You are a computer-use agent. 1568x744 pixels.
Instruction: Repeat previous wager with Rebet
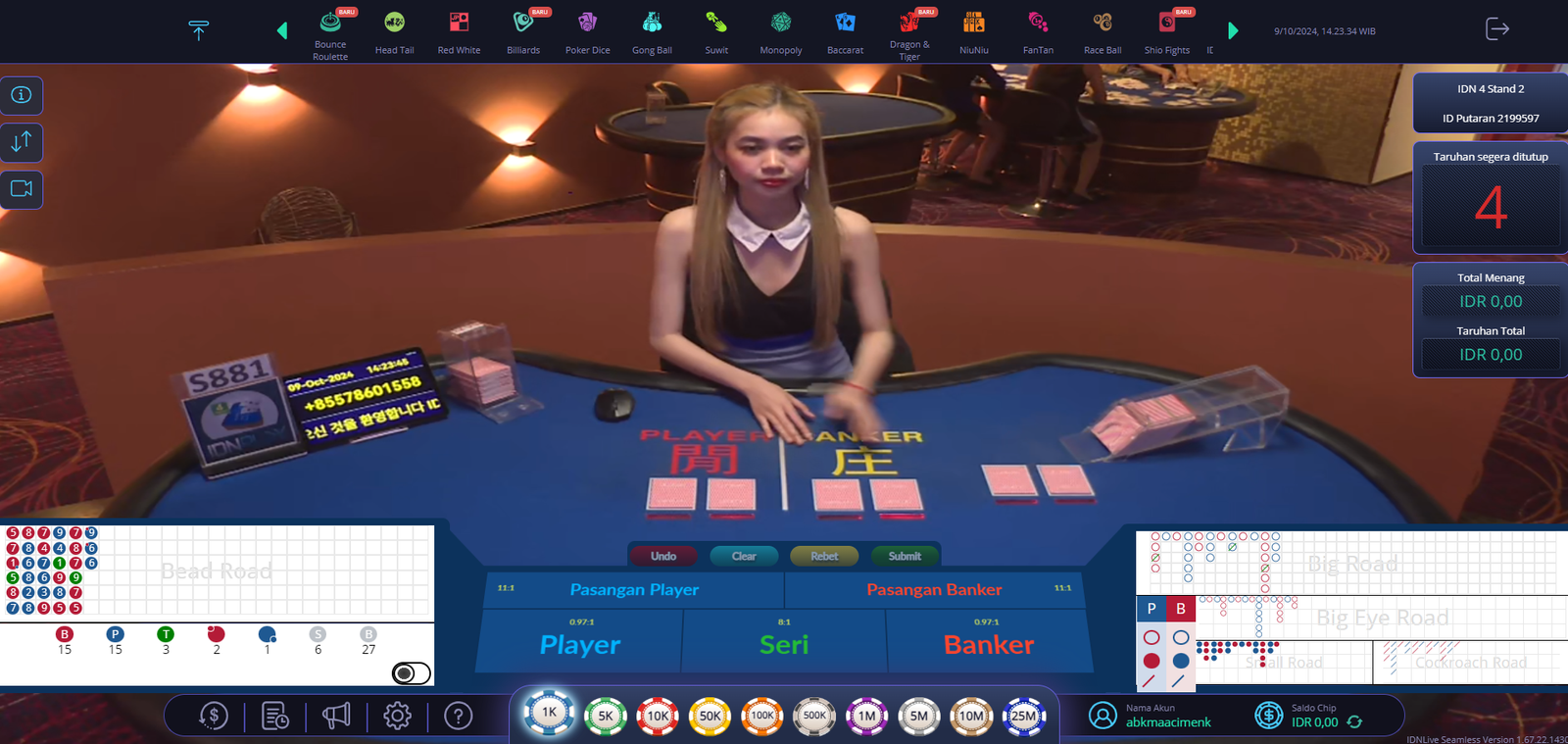[x=824, y=556]
